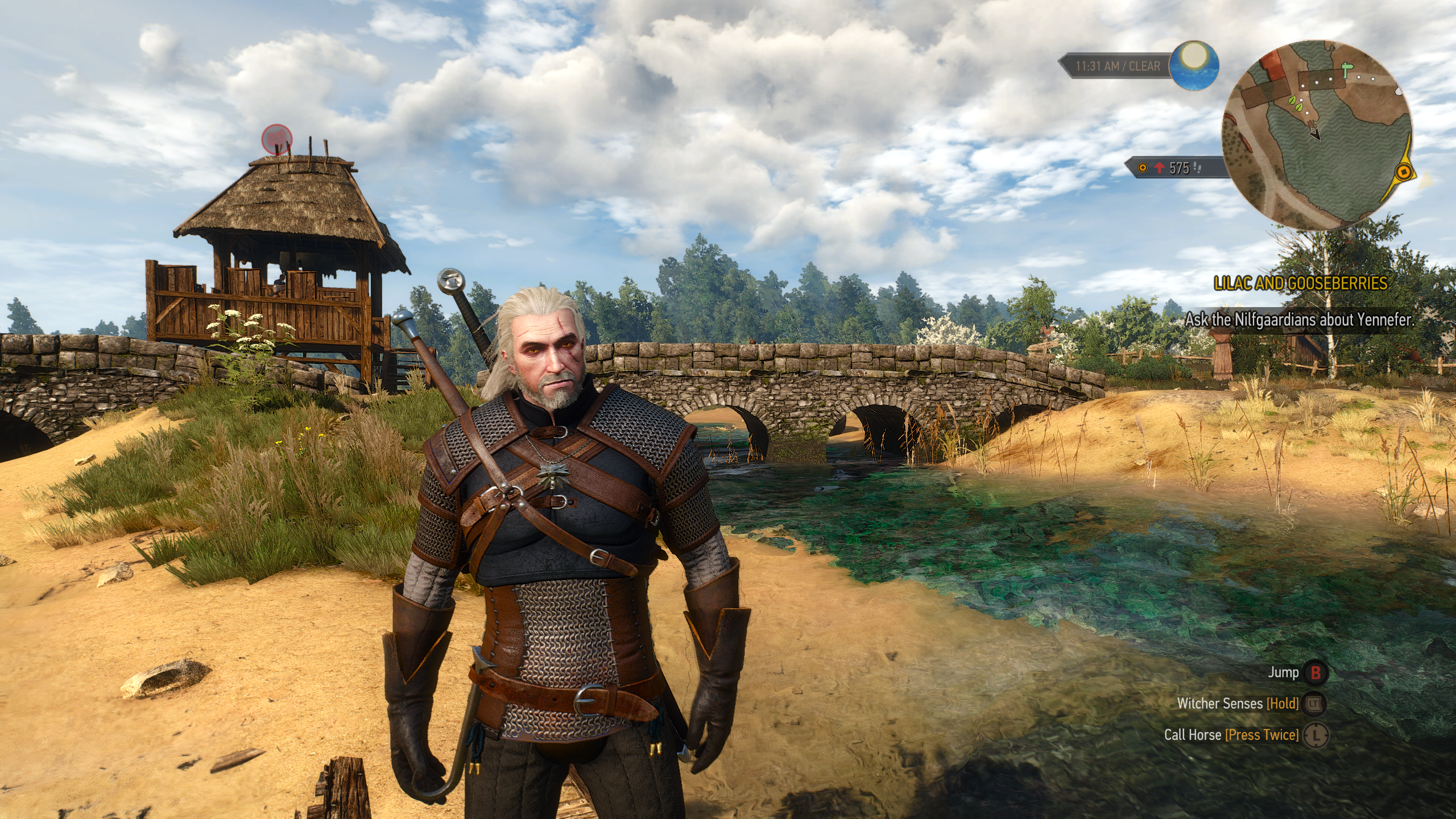This screenshot has width=1456, height=819.
Task: Click the green signpost marker on the minimap
Action: pyautogui.click(x=1345, y=71)
